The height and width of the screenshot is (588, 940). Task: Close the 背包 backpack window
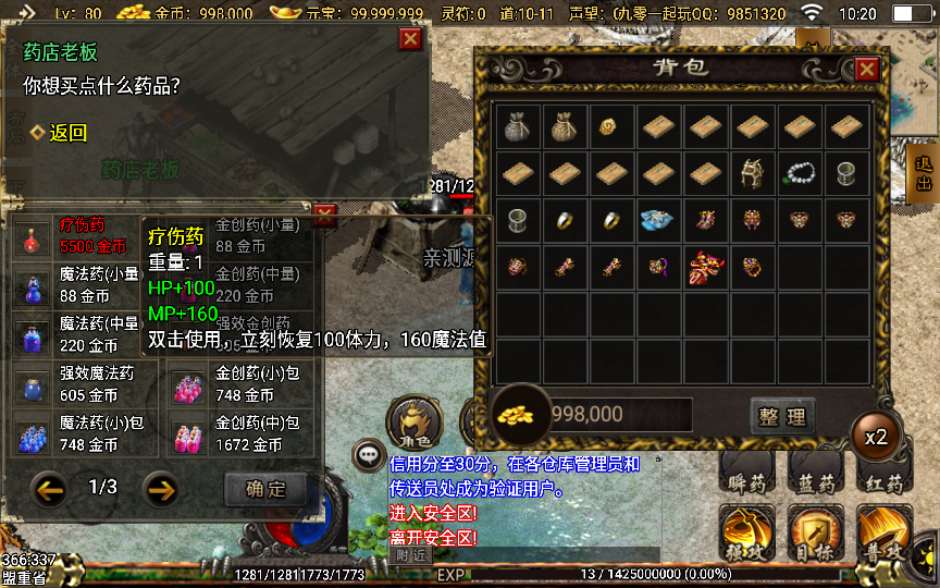point(867,69)
